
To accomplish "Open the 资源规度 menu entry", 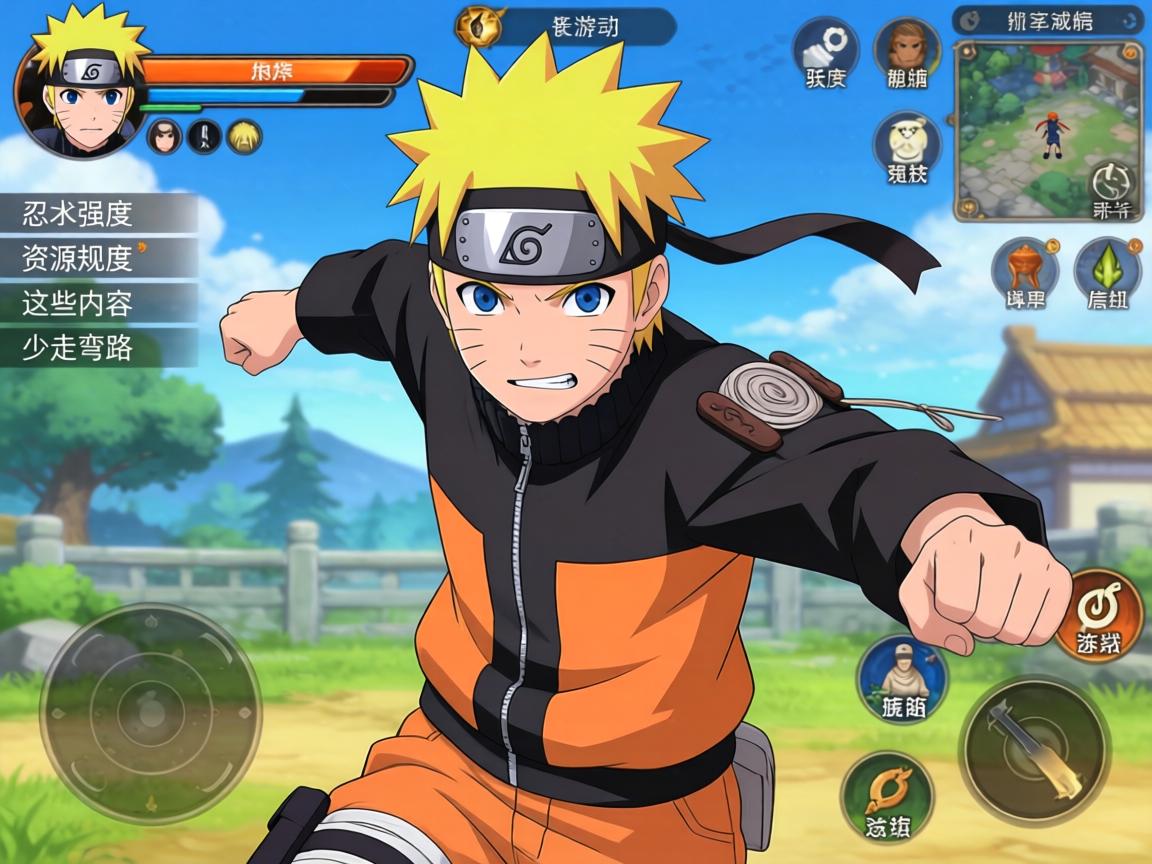I will 98,258.
